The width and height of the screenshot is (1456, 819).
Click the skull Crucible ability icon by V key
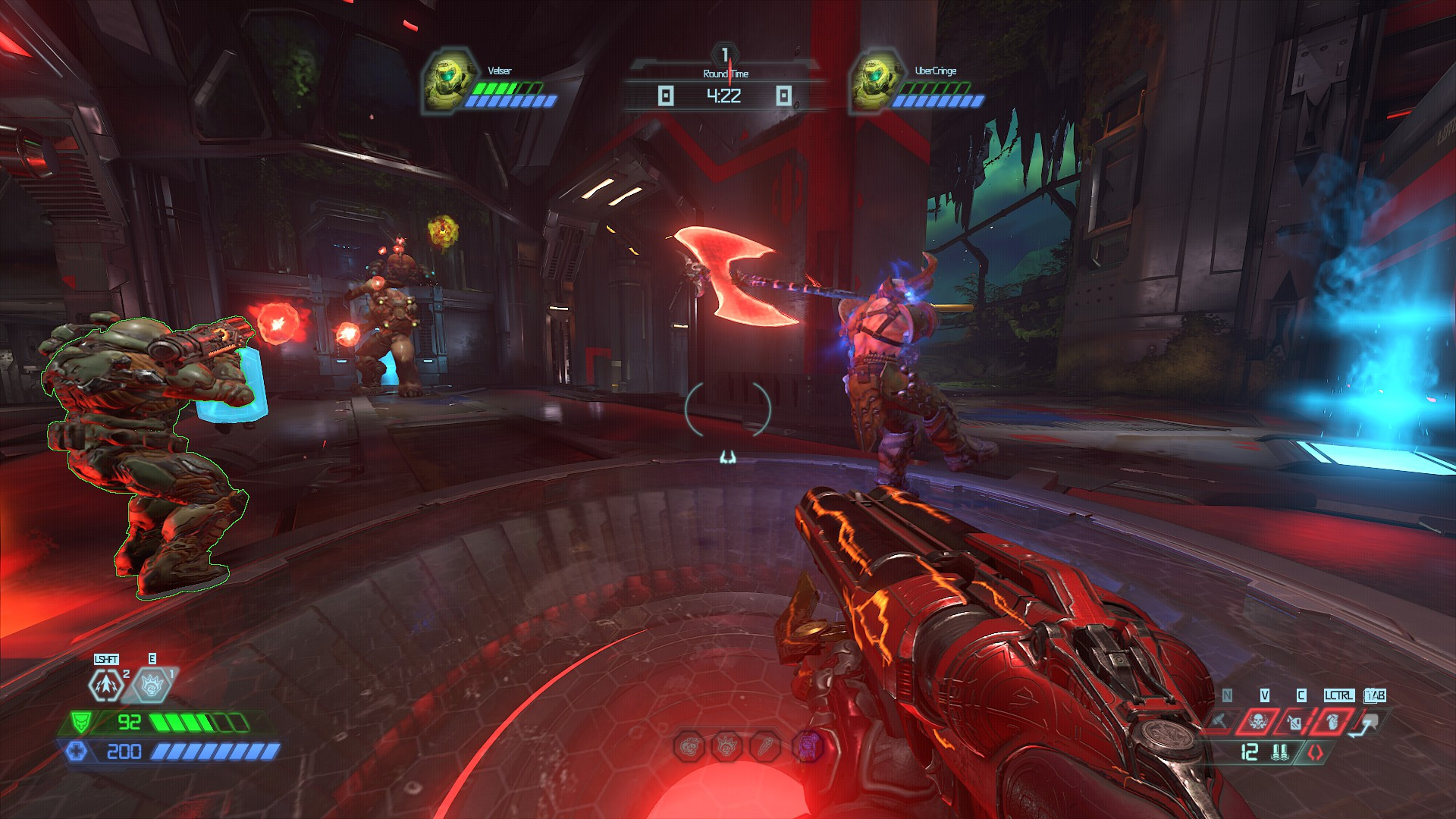1257,720
